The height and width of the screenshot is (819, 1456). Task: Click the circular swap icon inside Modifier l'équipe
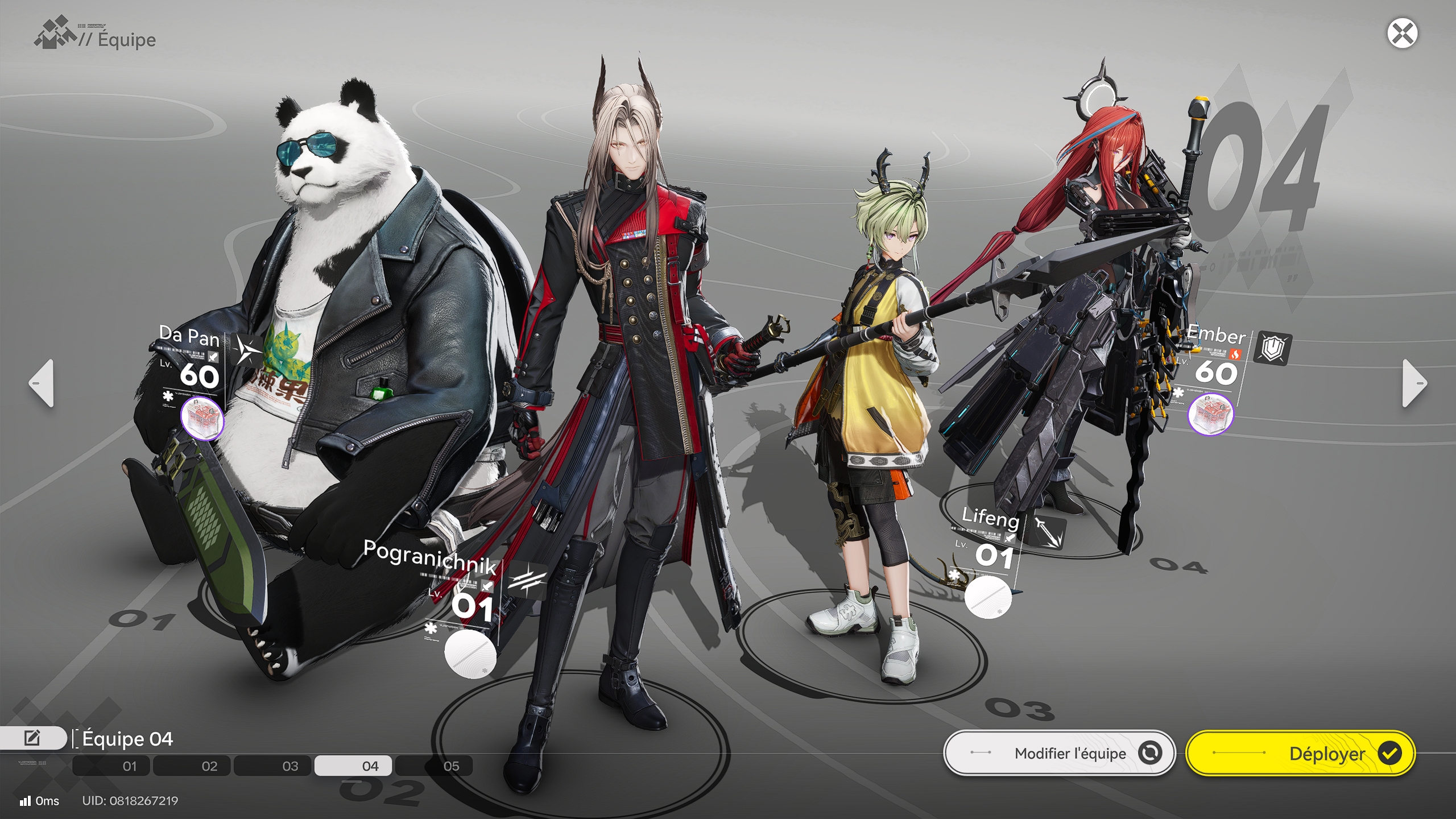click(x=1151, y=753)
